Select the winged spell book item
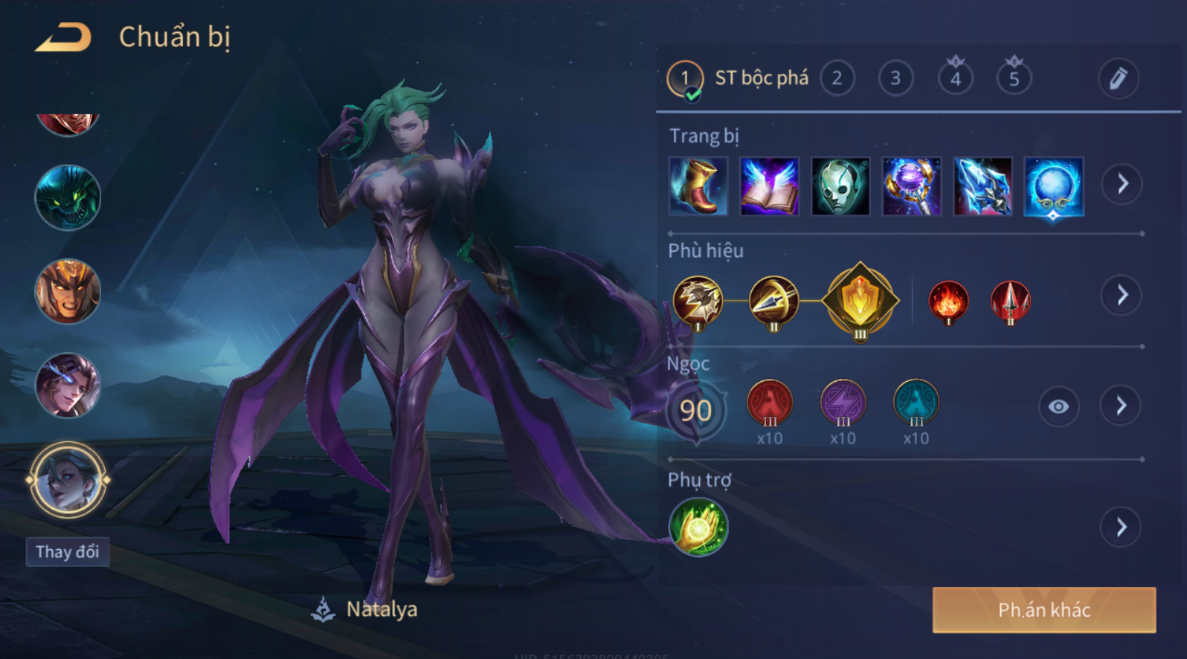1187x659 pixels. click(x=769, y=186)
